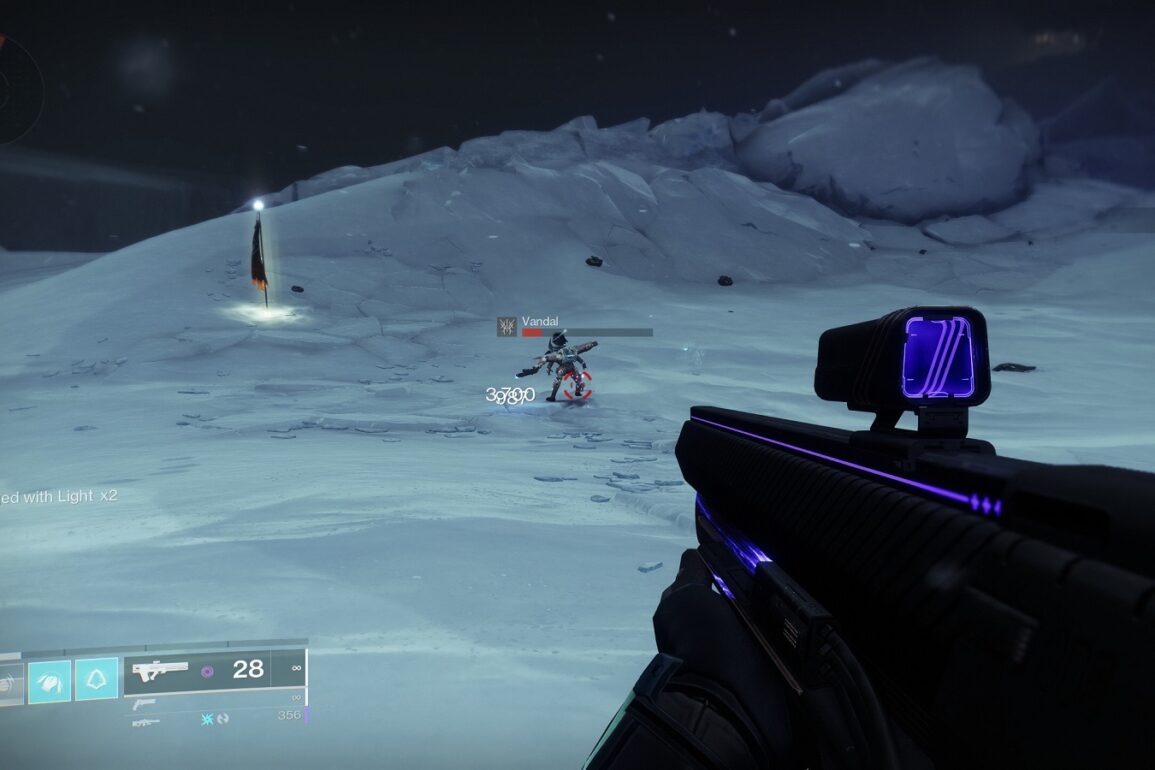Select the equipped white rifle weapon icon
This screenshot has height=770, width=1155.
pyautogui.click(x=160, y=671)
